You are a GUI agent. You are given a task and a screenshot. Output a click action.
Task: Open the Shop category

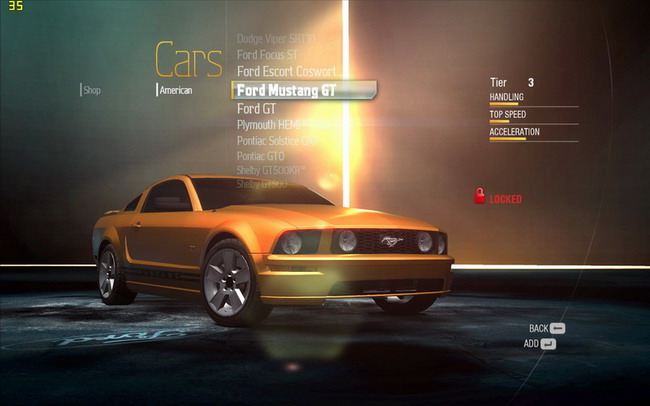pos(92,90)
